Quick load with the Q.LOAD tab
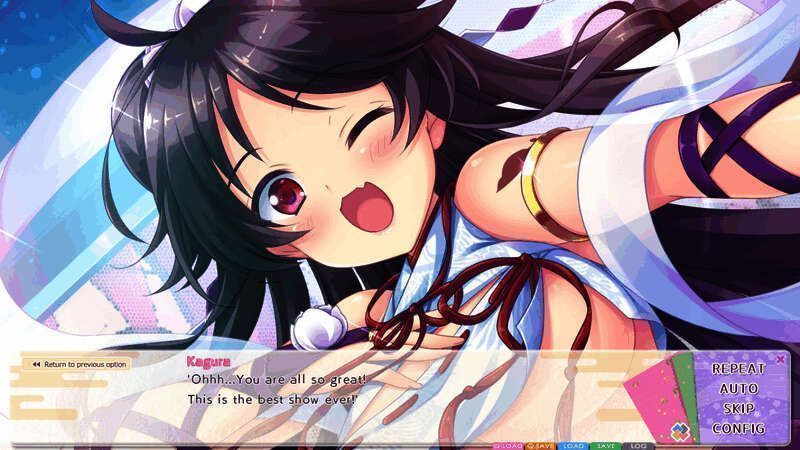 [509, 445]
